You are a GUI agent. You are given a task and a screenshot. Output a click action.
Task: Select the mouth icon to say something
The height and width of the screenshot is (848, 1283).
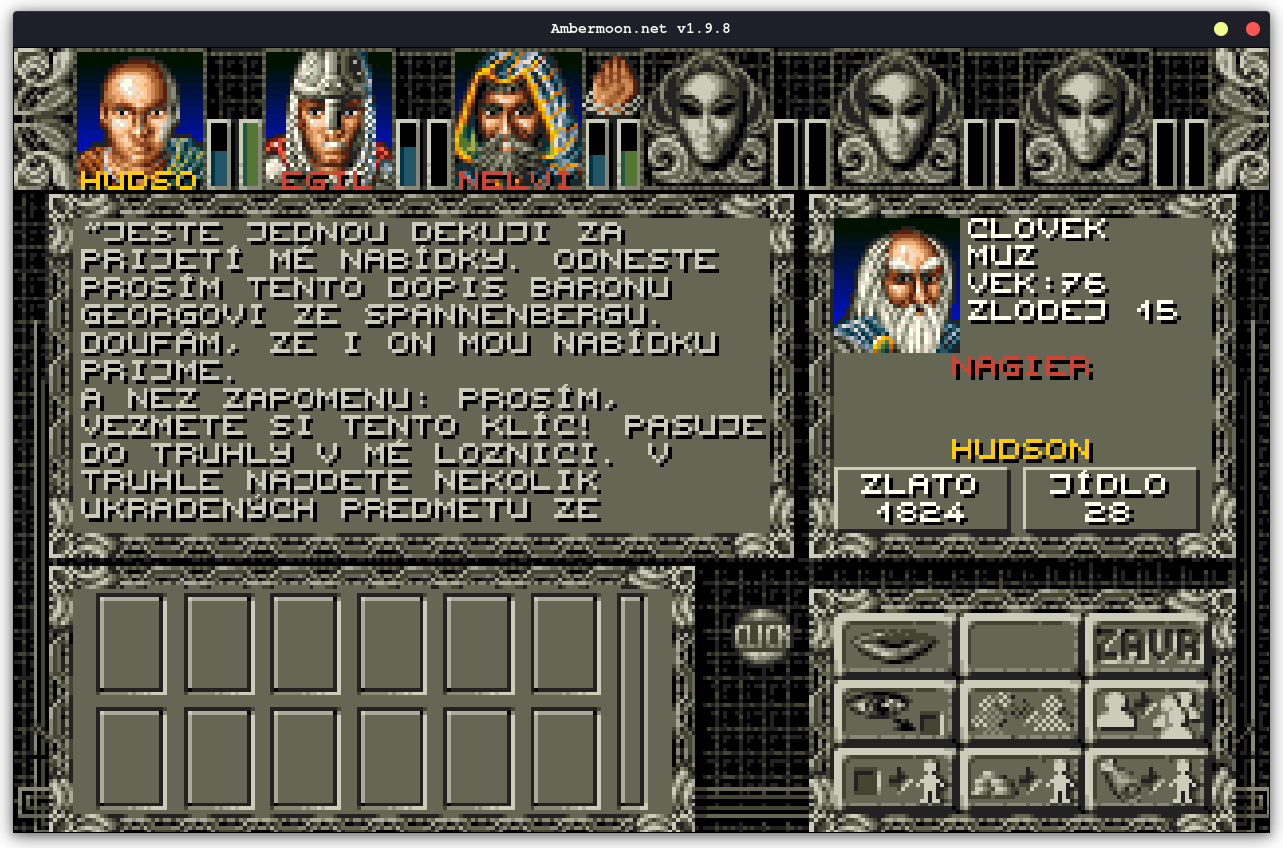[x=895, y=645]
